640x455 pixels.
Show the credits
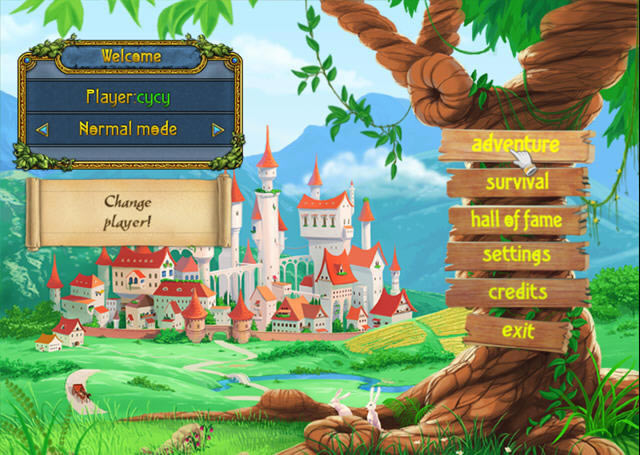pos(517,292)
